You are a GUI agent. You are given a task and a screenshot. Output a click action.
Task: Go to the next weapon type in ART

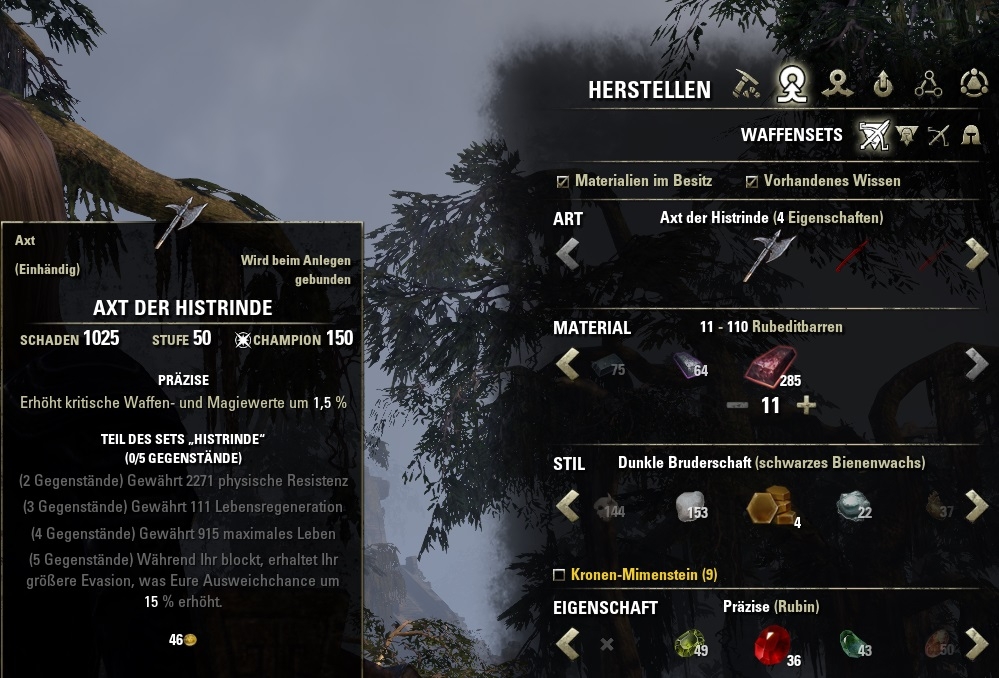point(976,254)
